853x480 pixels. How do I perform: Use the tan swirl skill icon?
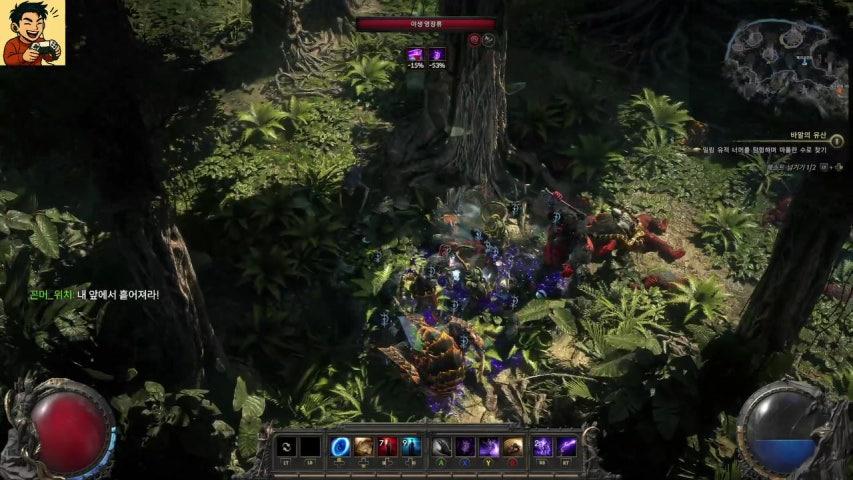(x=363, y=446)
